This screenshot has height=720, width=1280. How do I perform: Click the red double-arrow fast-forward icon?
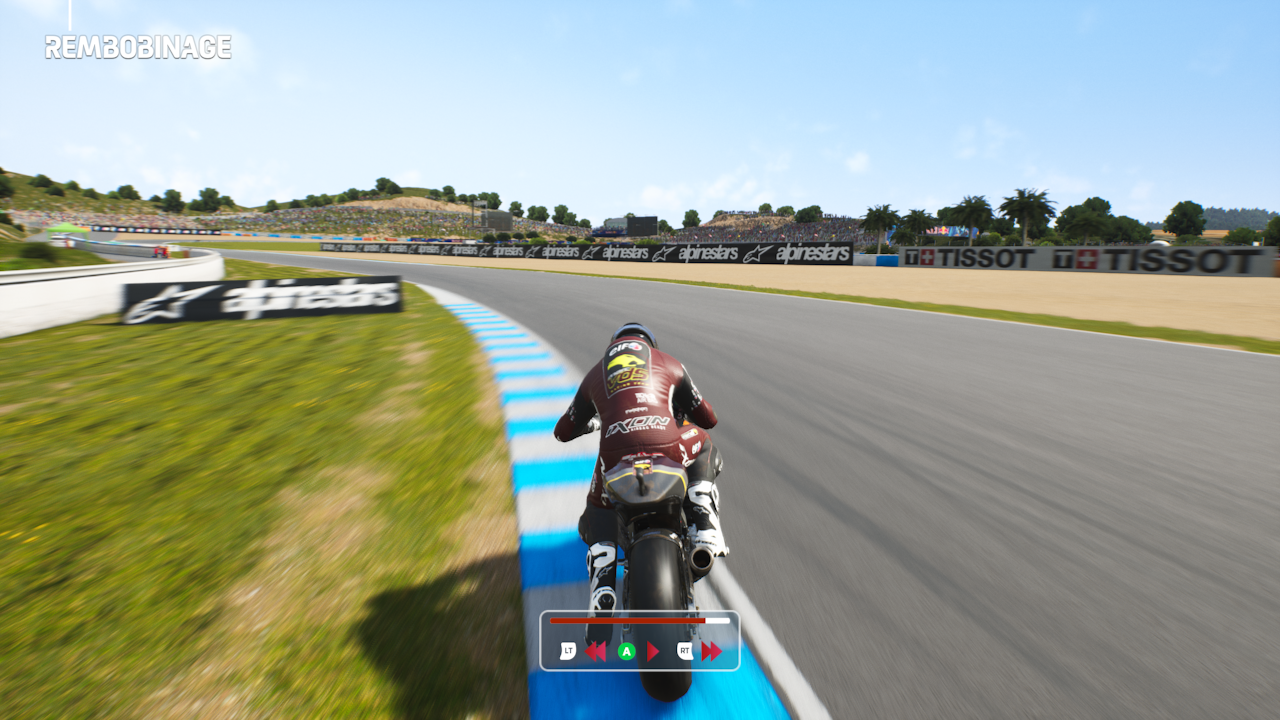click(711, 652)
